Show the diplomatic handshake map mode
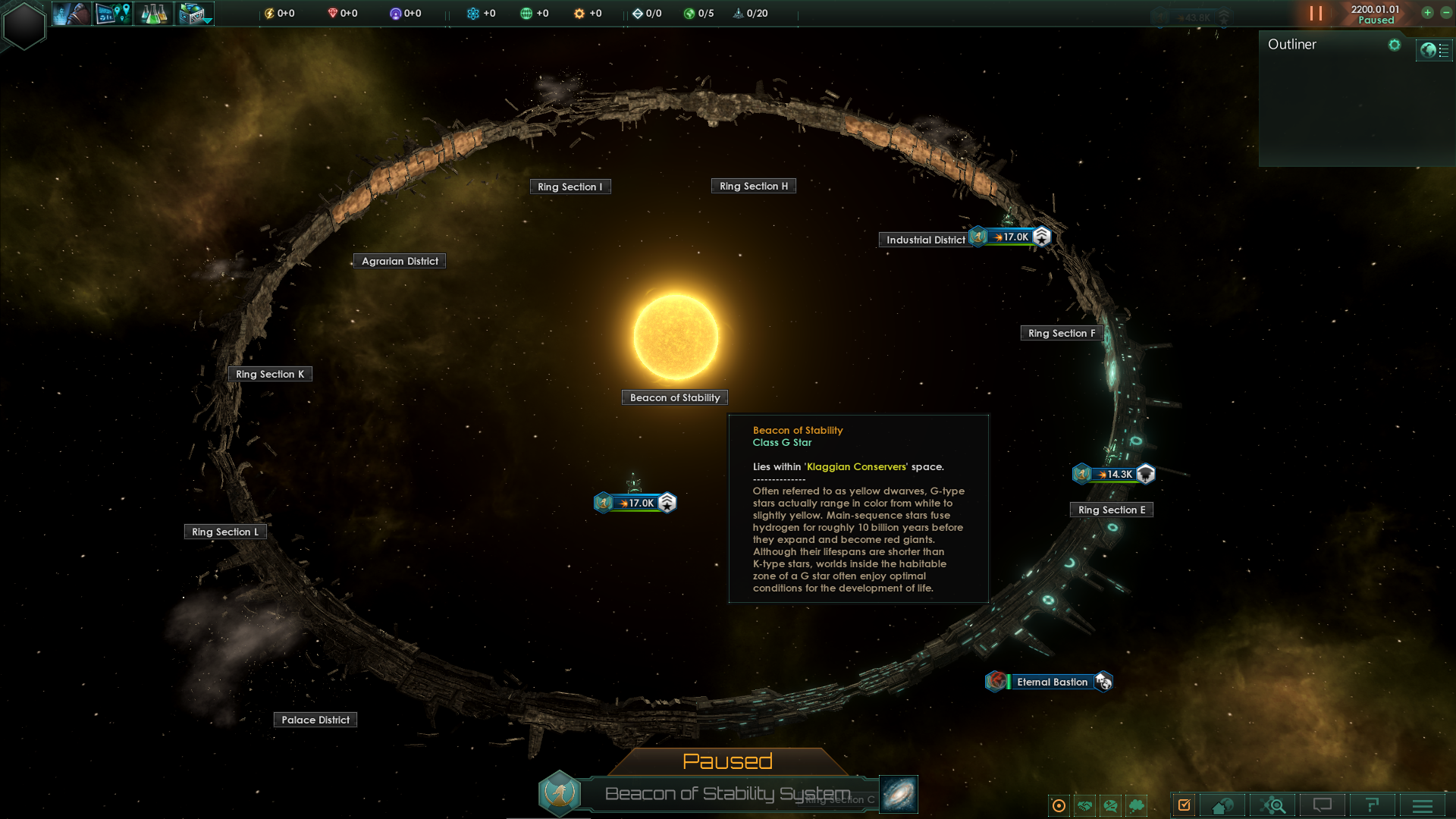Screen dimensions: 1456x819 pyautogui.click(x=1085, y=805)
